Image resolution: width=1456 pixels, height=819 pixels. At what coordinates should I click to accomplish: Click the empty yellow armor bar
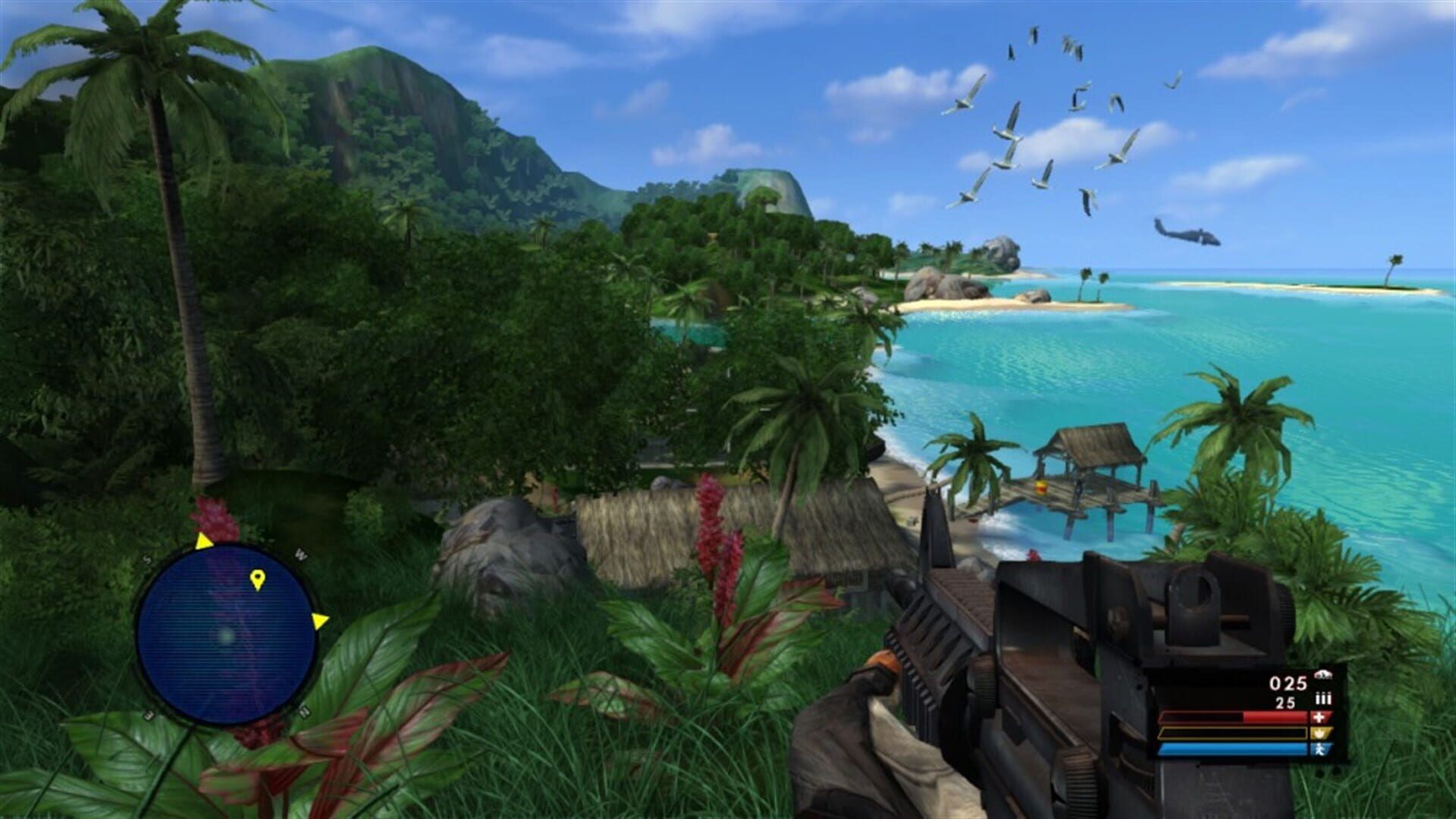click(x=1232, y=733)
